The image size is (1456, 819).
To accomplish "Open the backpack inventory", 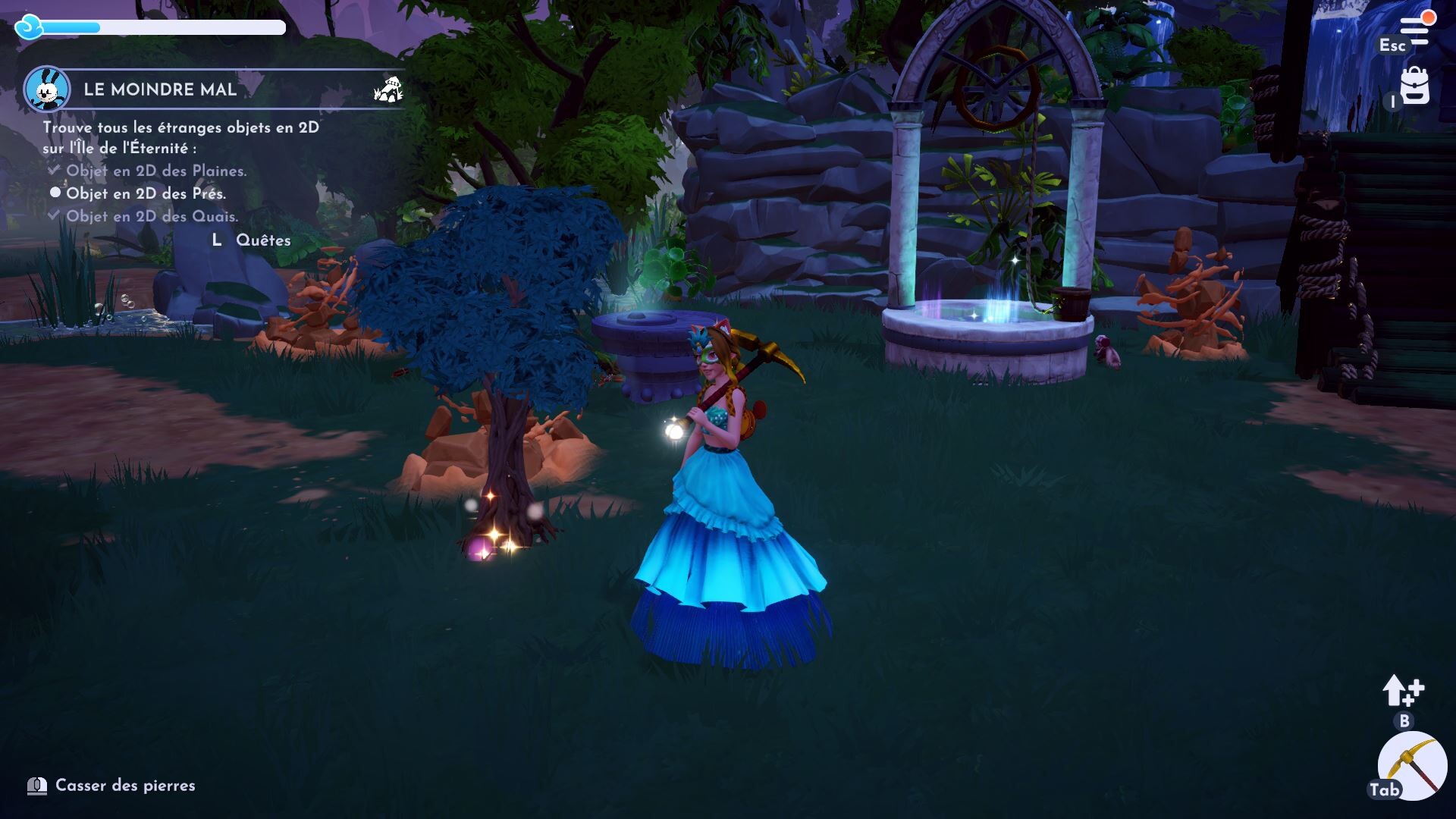I will click(1414, 86).
